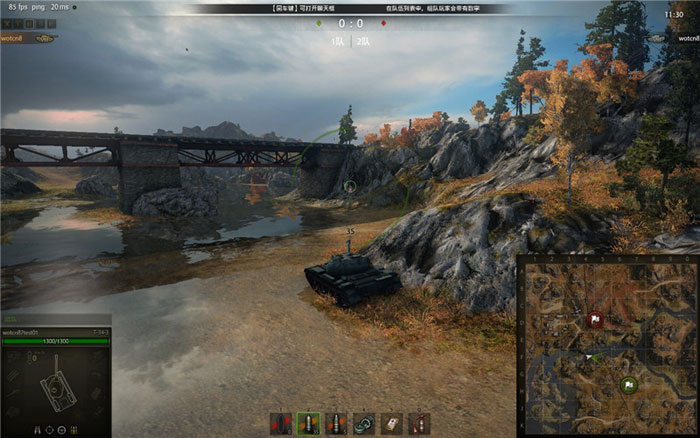Select the first shell in the ammo bar
The image size is (700, 438).
pyautogui.click(x=281, y=424)
